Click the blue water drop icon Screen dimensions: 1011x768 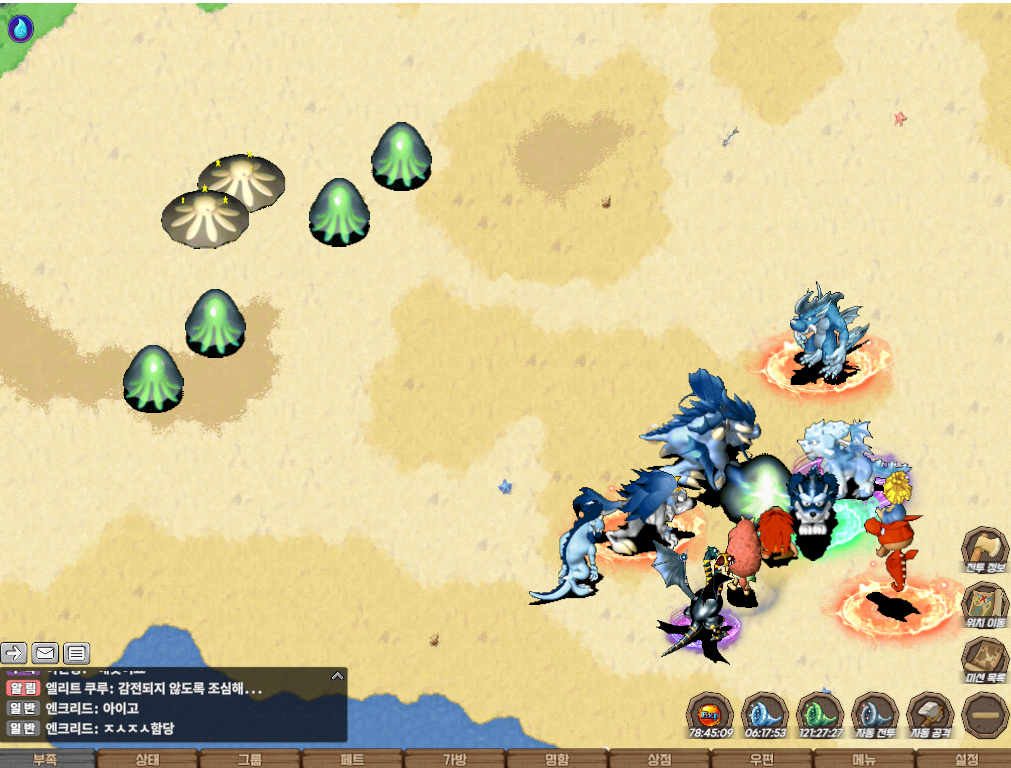tap(20, 29)
